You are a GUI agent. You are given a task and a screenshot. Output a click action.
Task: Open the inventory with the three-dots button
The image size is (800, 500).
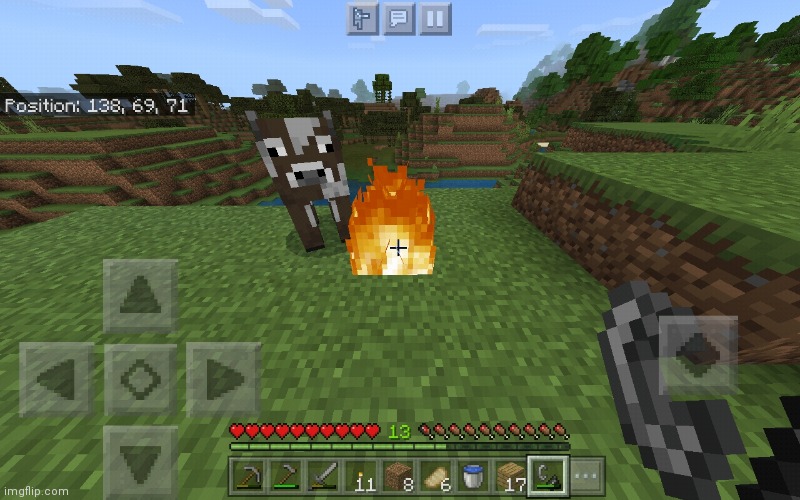pyautogui.click(x=587, y=475)
